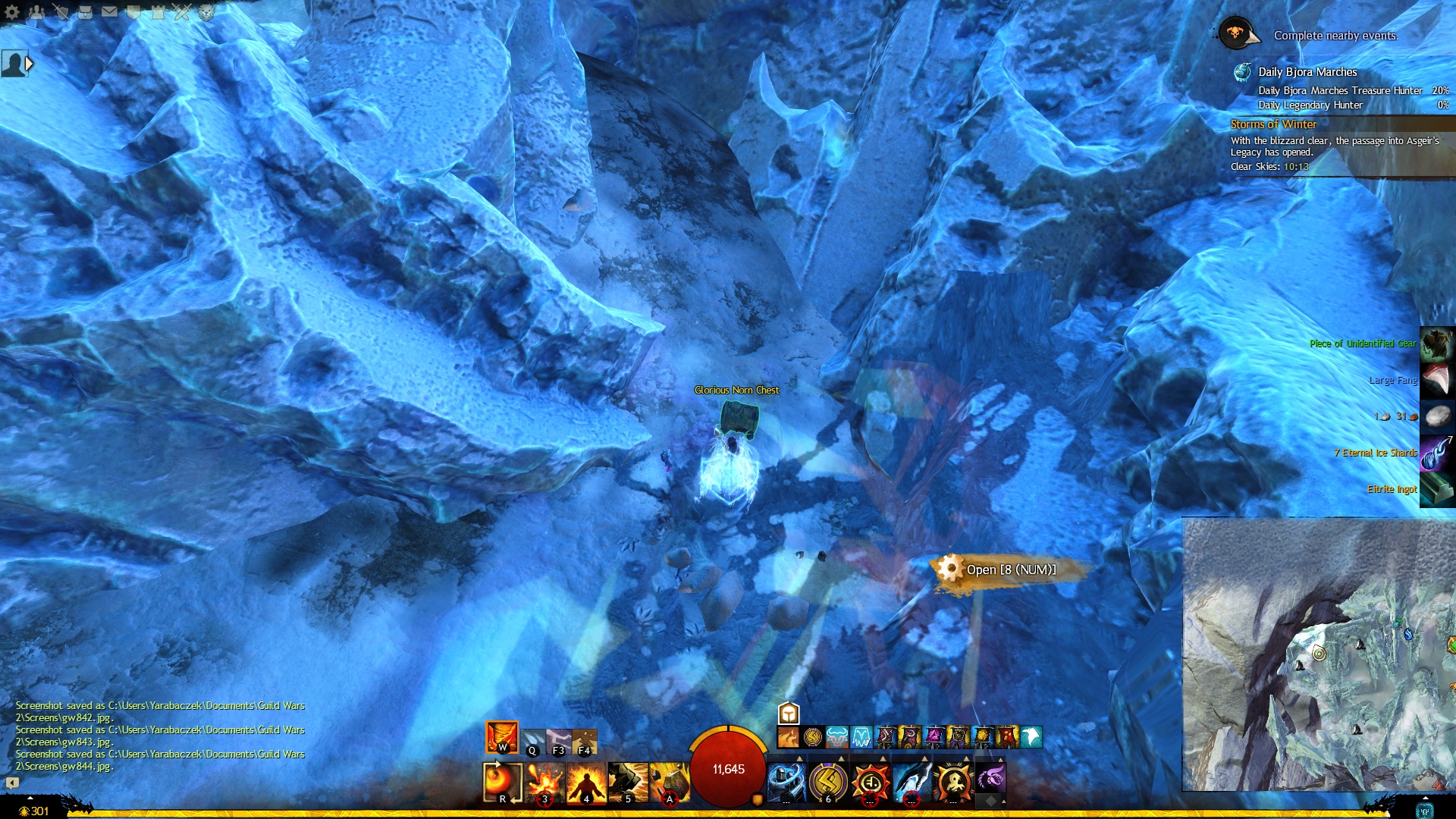Click the helmet icon above the buff bar
Viewport: 1456px width, 819px height.
[x=789, y=714]
